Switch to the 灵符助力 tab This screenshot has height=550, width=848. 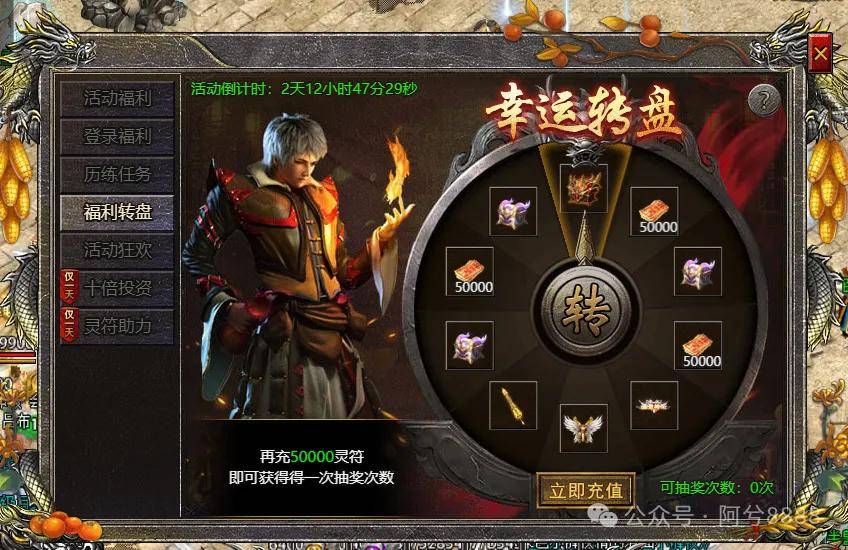[x=117, y=325]
